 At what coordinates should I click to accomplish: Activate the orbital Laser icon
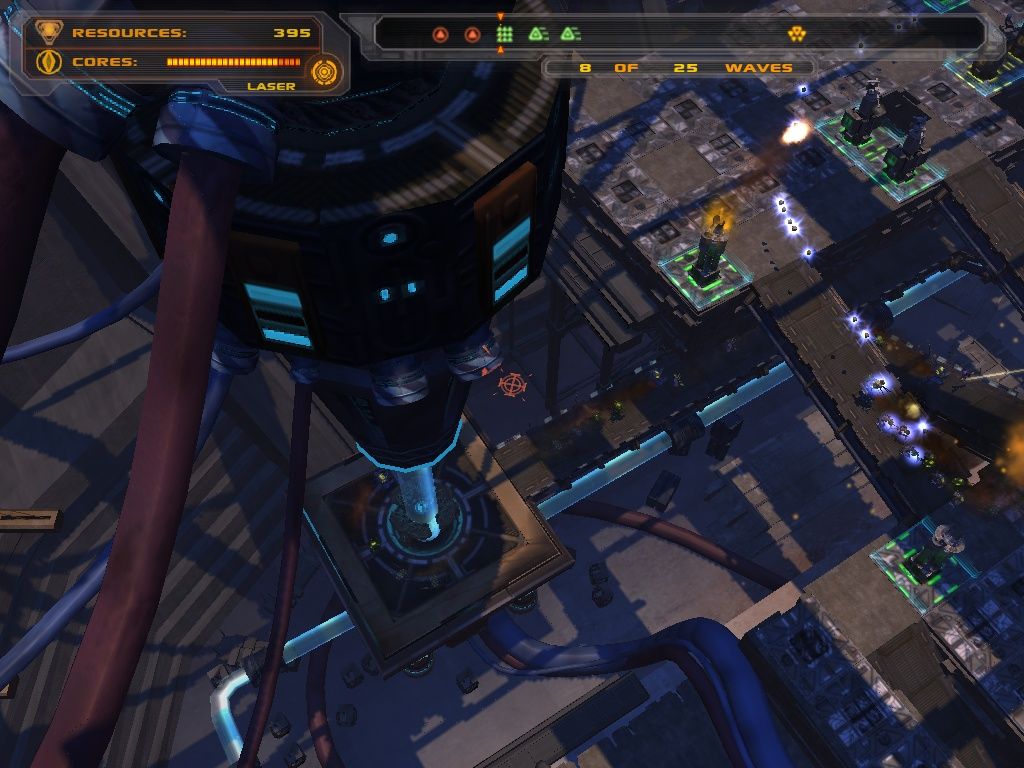click(x=324, y=71)
